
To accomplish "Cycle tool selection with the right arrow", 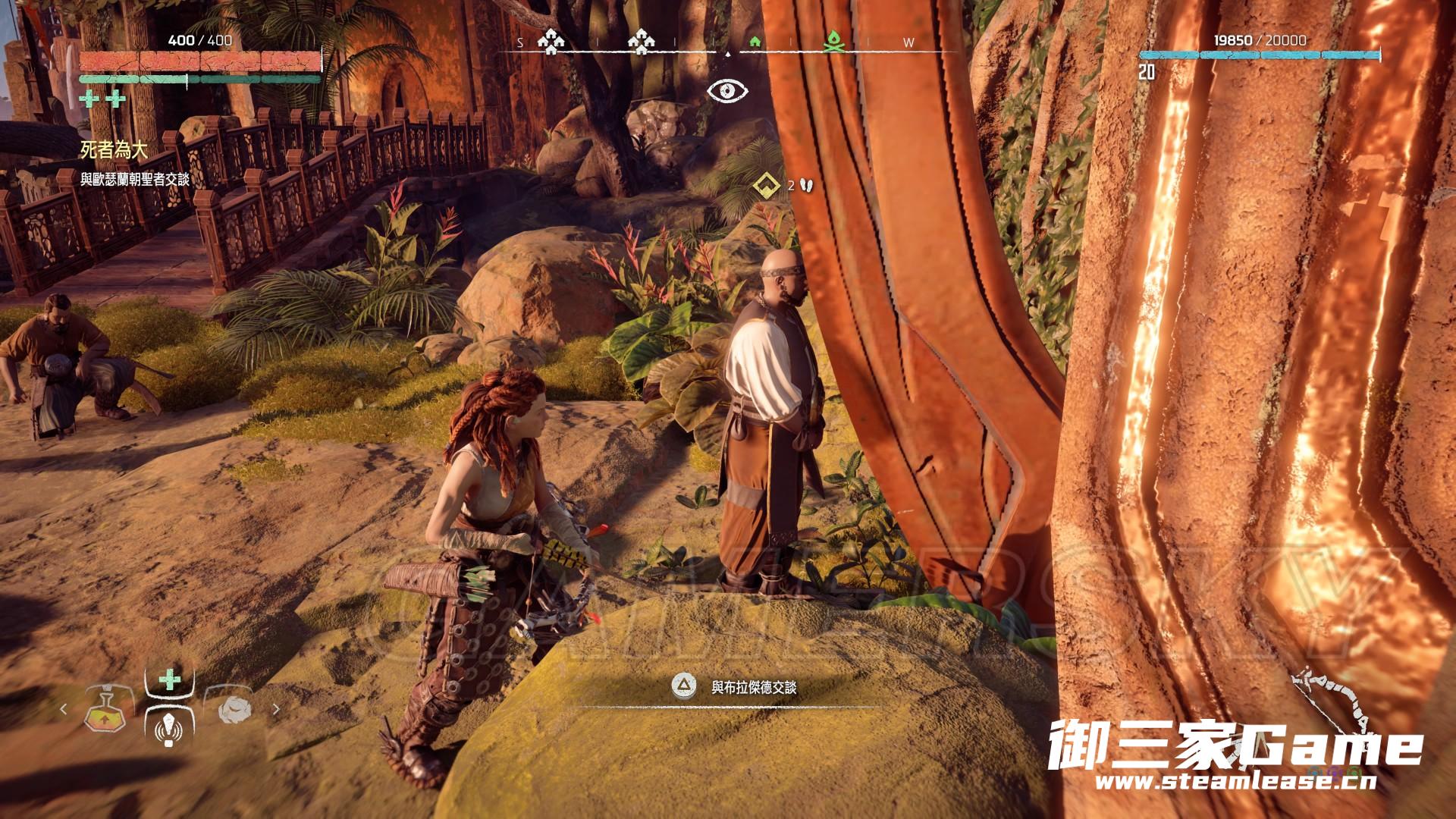I will coord(276,710).
